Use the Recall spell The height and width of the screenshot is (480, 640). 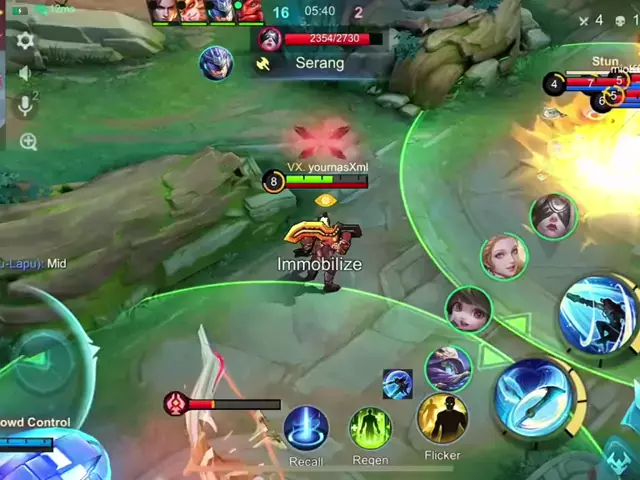coord(306,428)
